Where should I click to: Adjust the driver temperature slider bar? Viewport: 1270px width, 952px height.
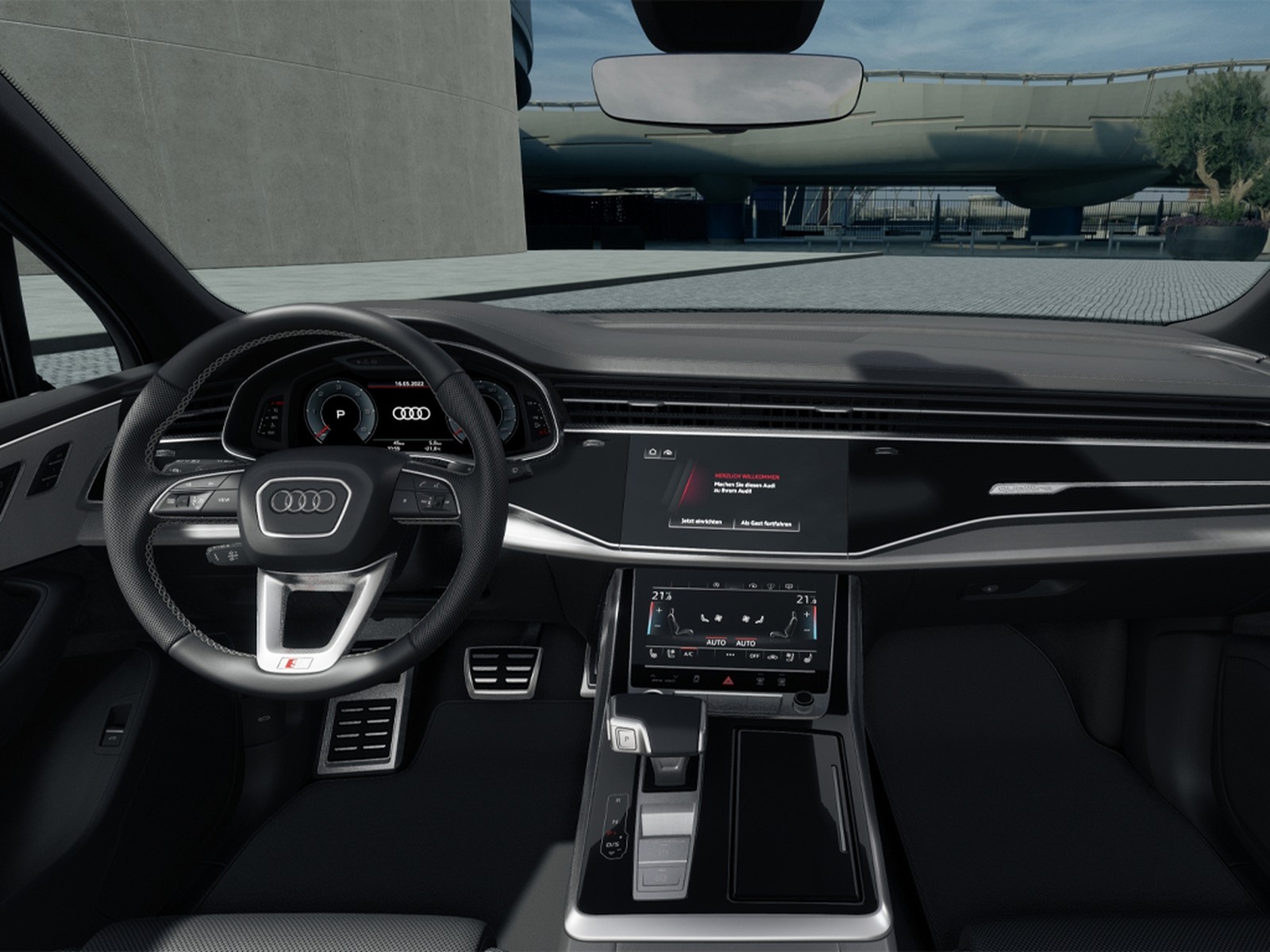[x=652, y=619]
